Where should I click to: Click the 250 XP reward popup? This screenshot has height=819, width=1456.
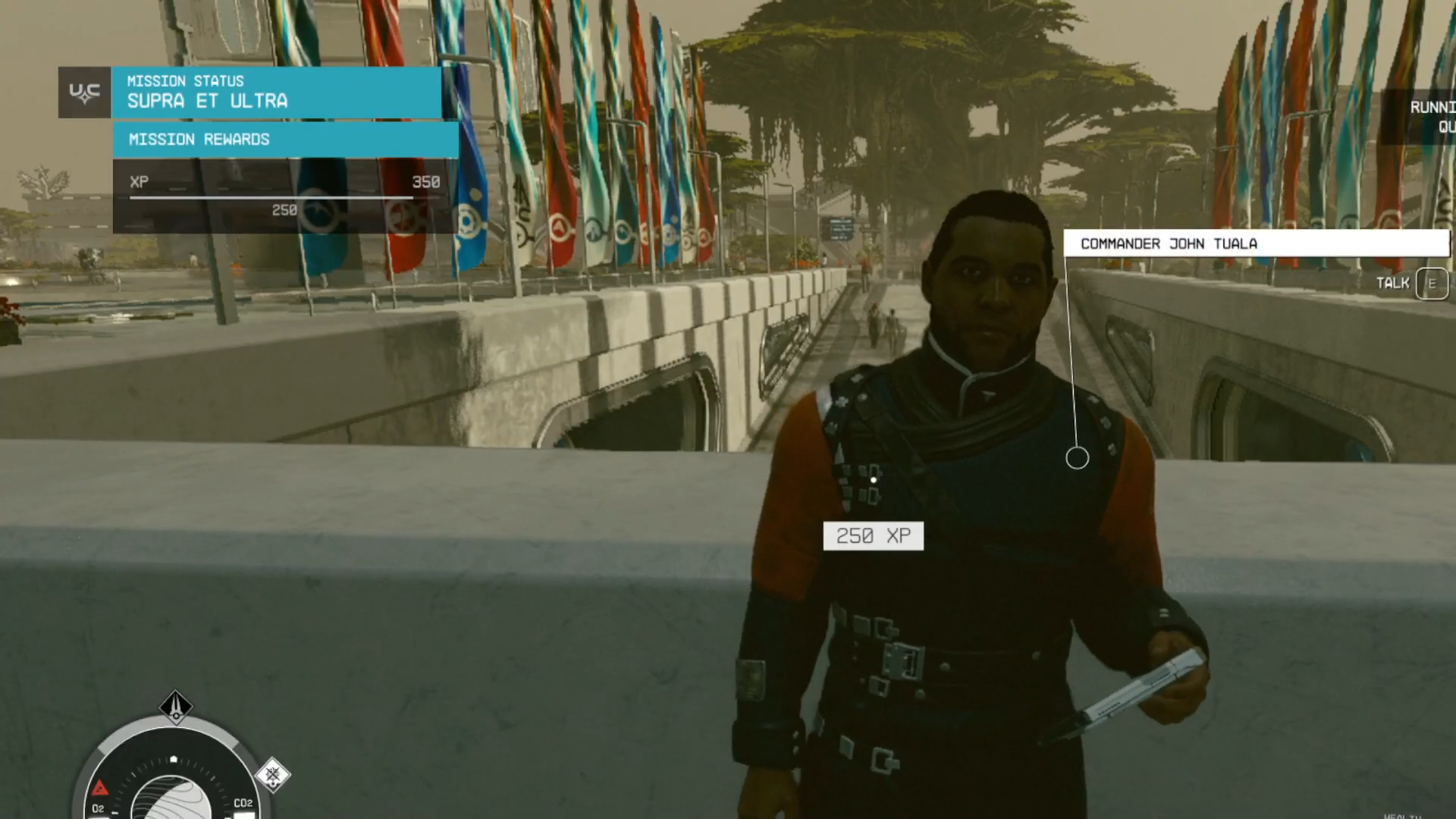click(873, 535)
